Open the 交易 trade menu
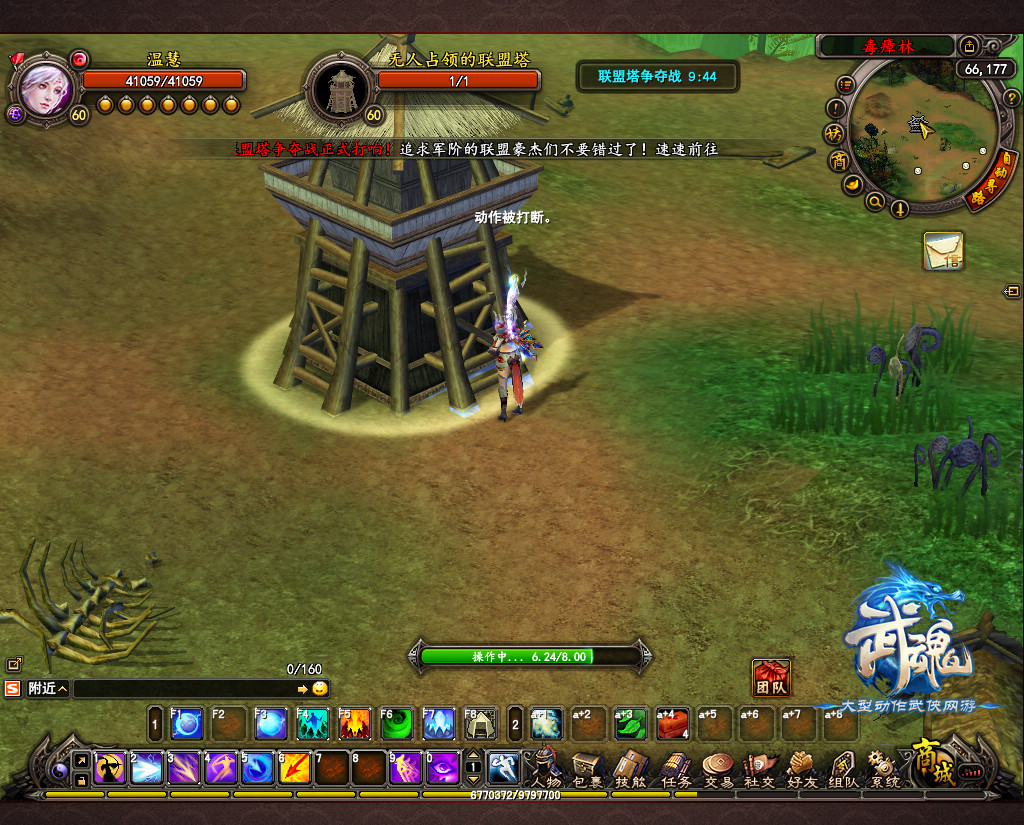The height and width of the screenshot is (825, 1024). click(719, 768)
